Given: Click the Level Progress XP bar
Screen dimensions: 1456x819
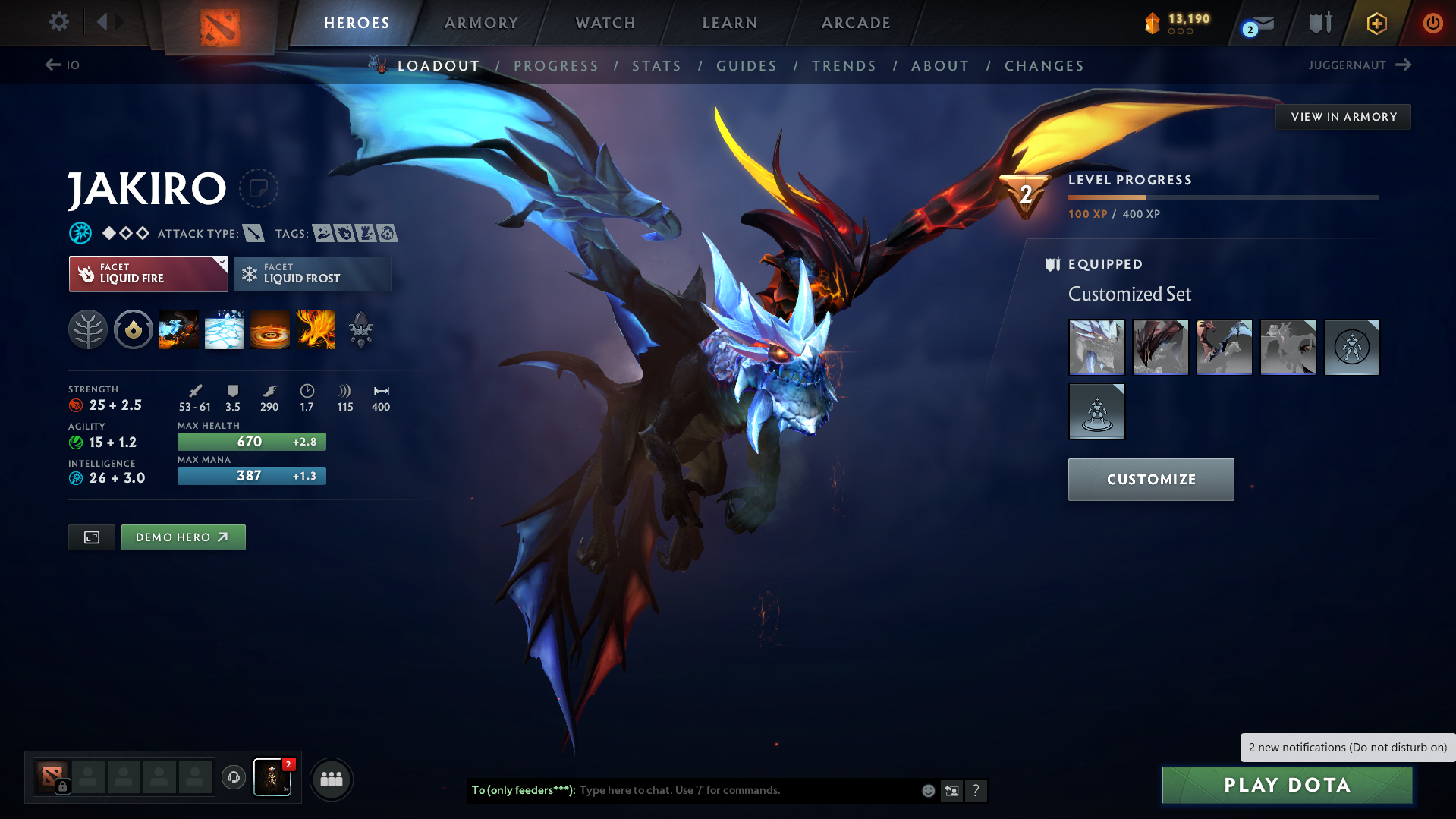Looking at the screenshot, I should pyautogui.click(x=1222, y=197).
